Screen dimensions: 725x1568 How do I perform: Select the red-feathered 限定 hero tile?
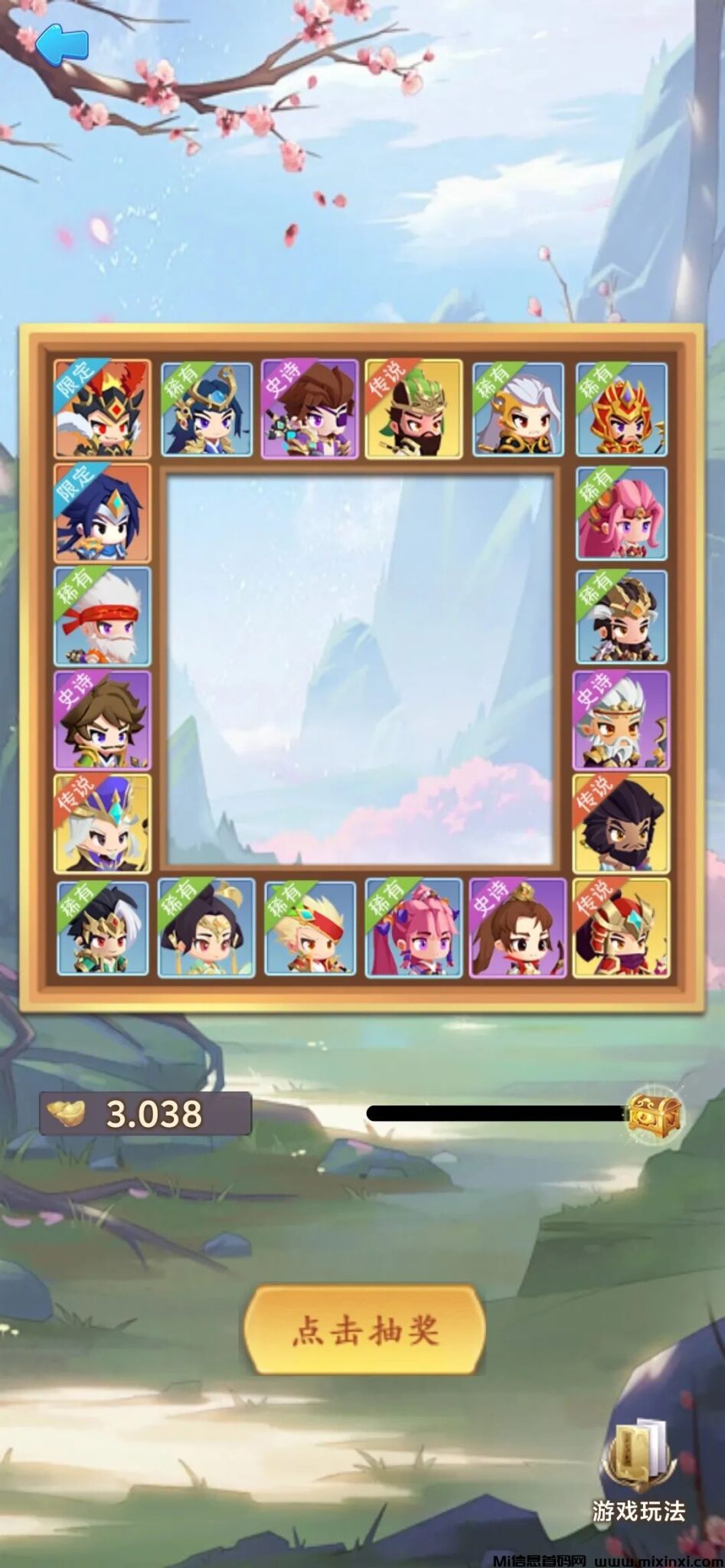coord(103,410)
